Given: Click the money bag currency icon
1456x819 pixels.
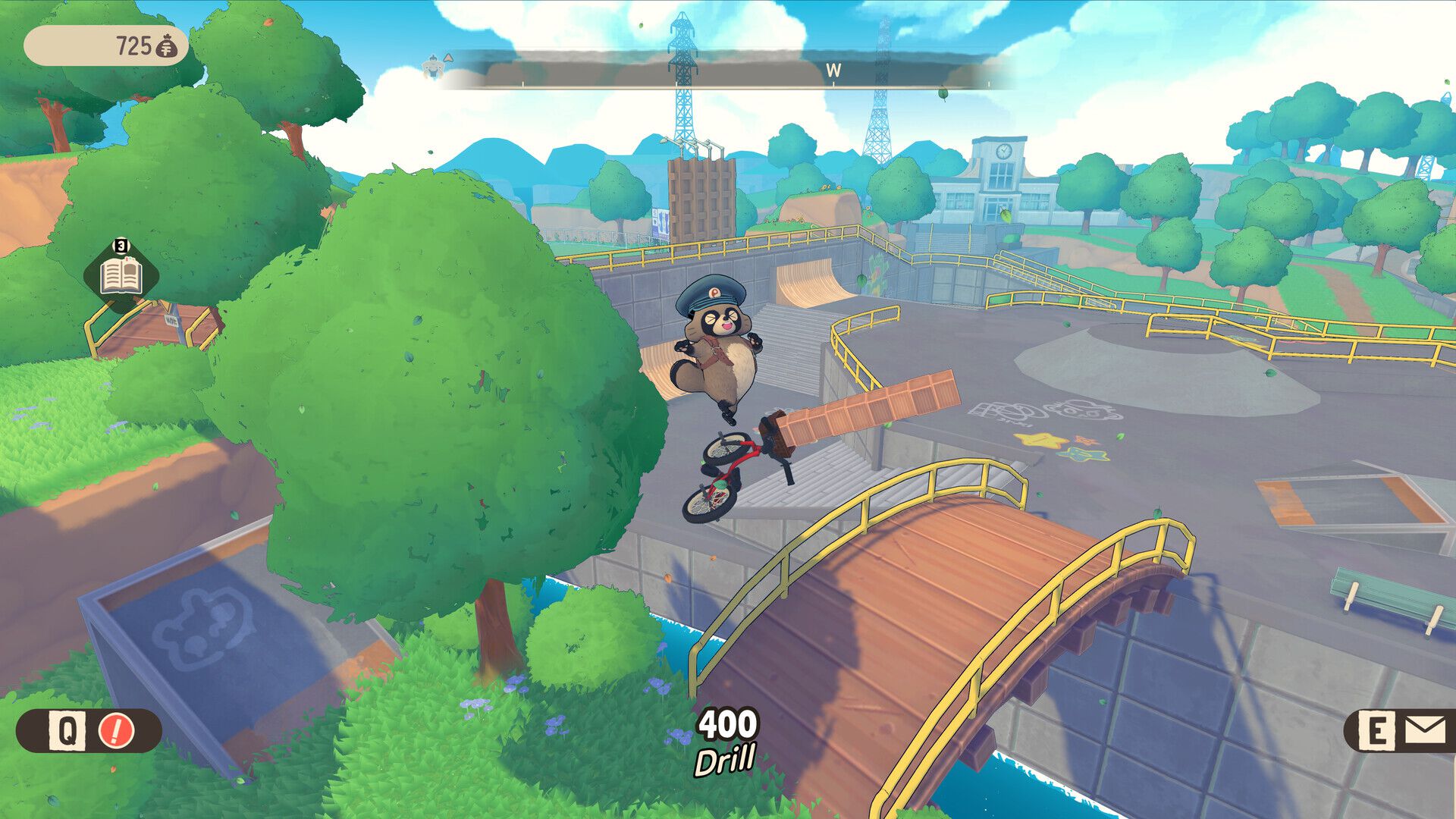Looking at the screenshot, I should point(168,47).
